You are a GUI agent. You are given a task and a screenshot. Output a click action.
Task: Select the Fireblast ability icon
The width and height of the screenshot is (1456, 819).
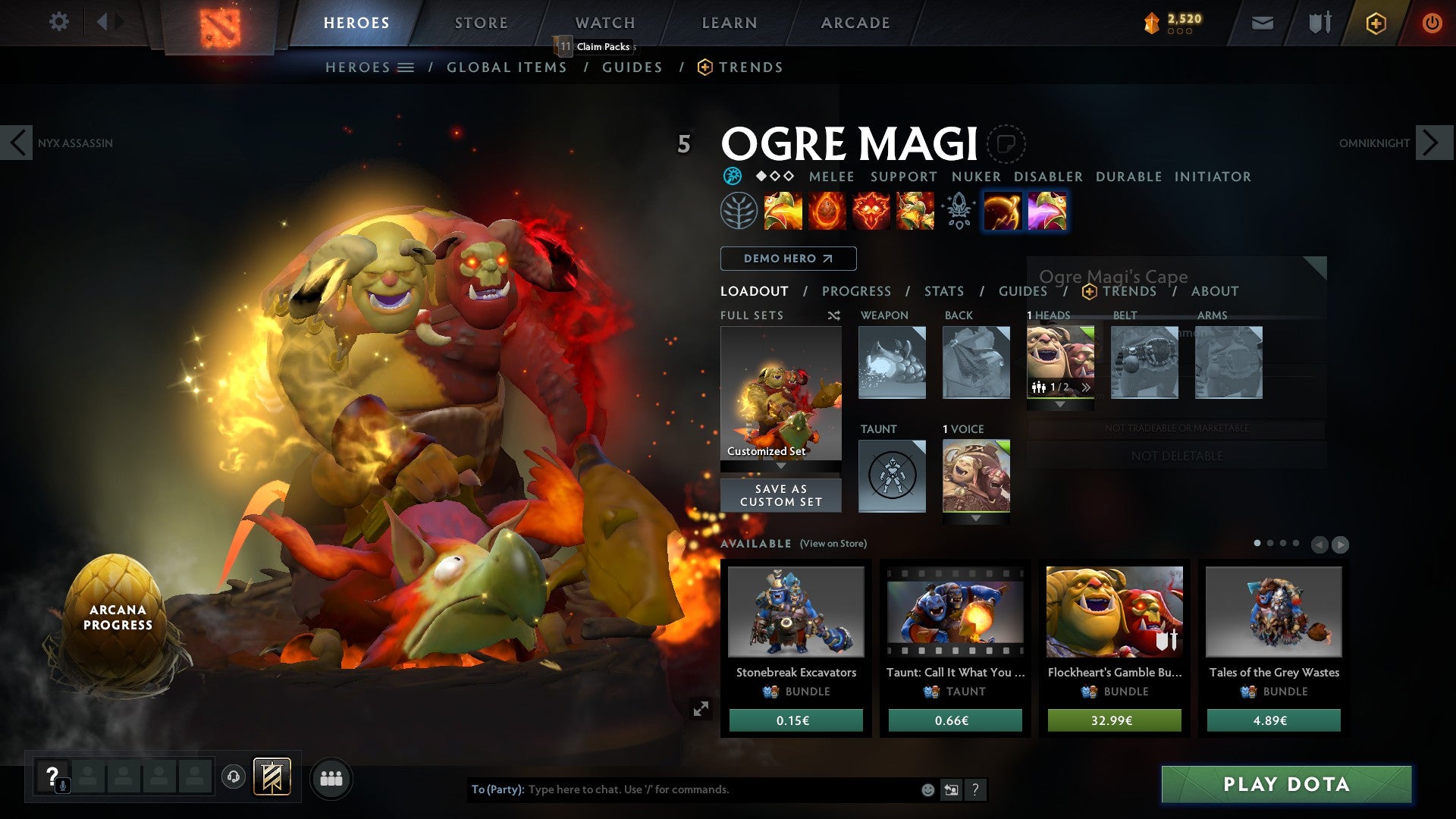(x=783, y=211)
